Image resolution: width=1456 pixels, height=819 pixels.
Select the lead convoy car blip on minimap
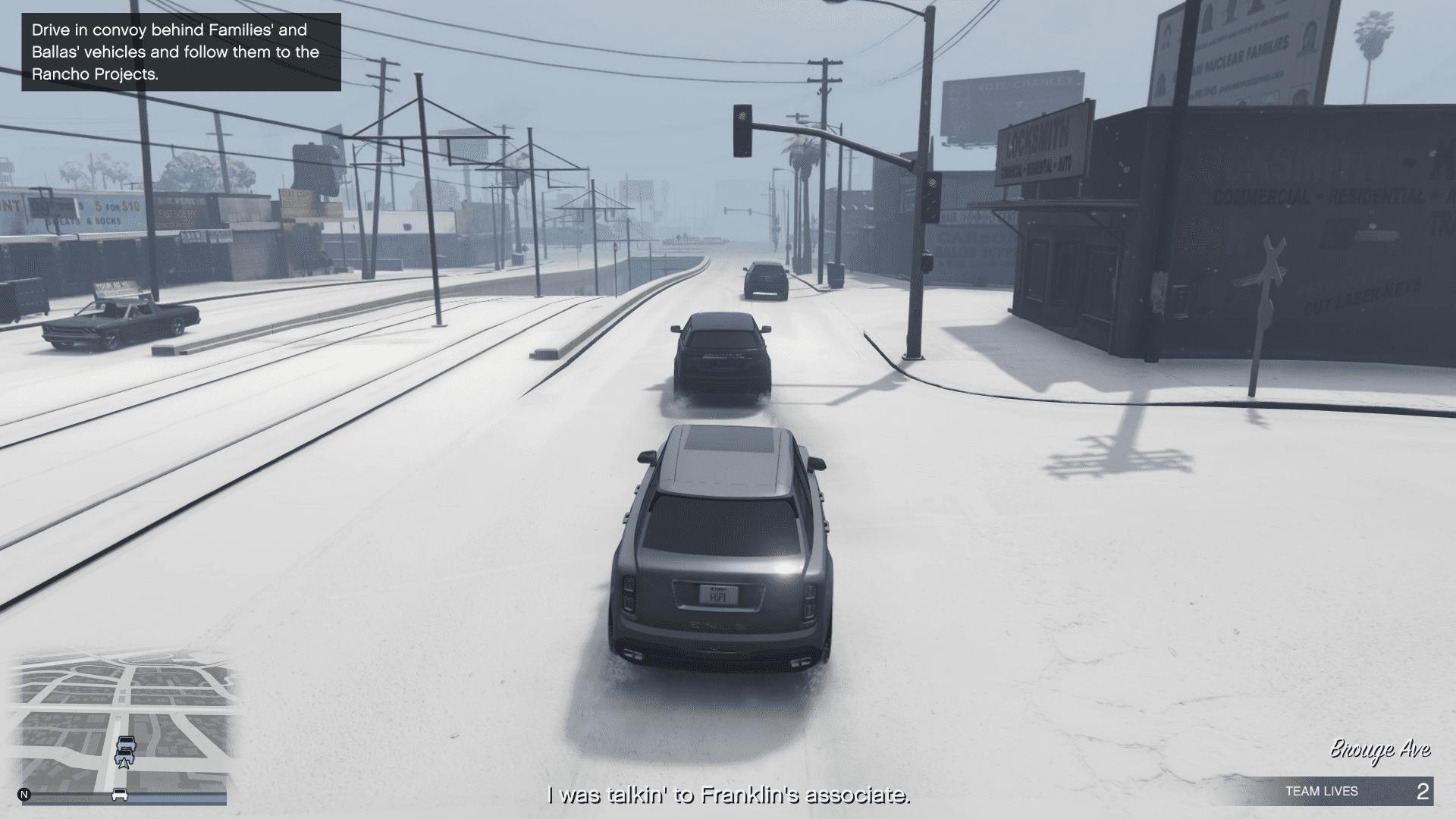pyautogui.click(x=126, y=742)
